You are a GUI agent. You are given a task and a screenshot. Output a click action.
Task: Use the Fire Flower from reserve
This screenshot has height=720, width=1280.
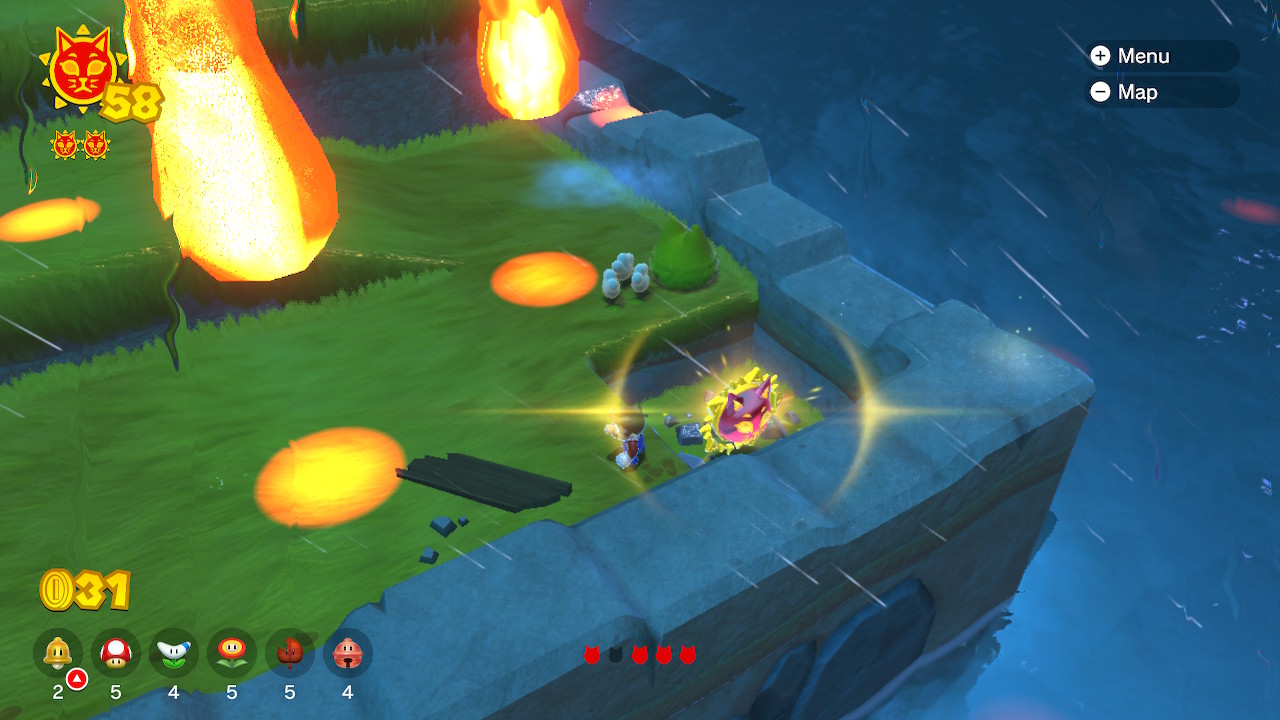(232, 653)
